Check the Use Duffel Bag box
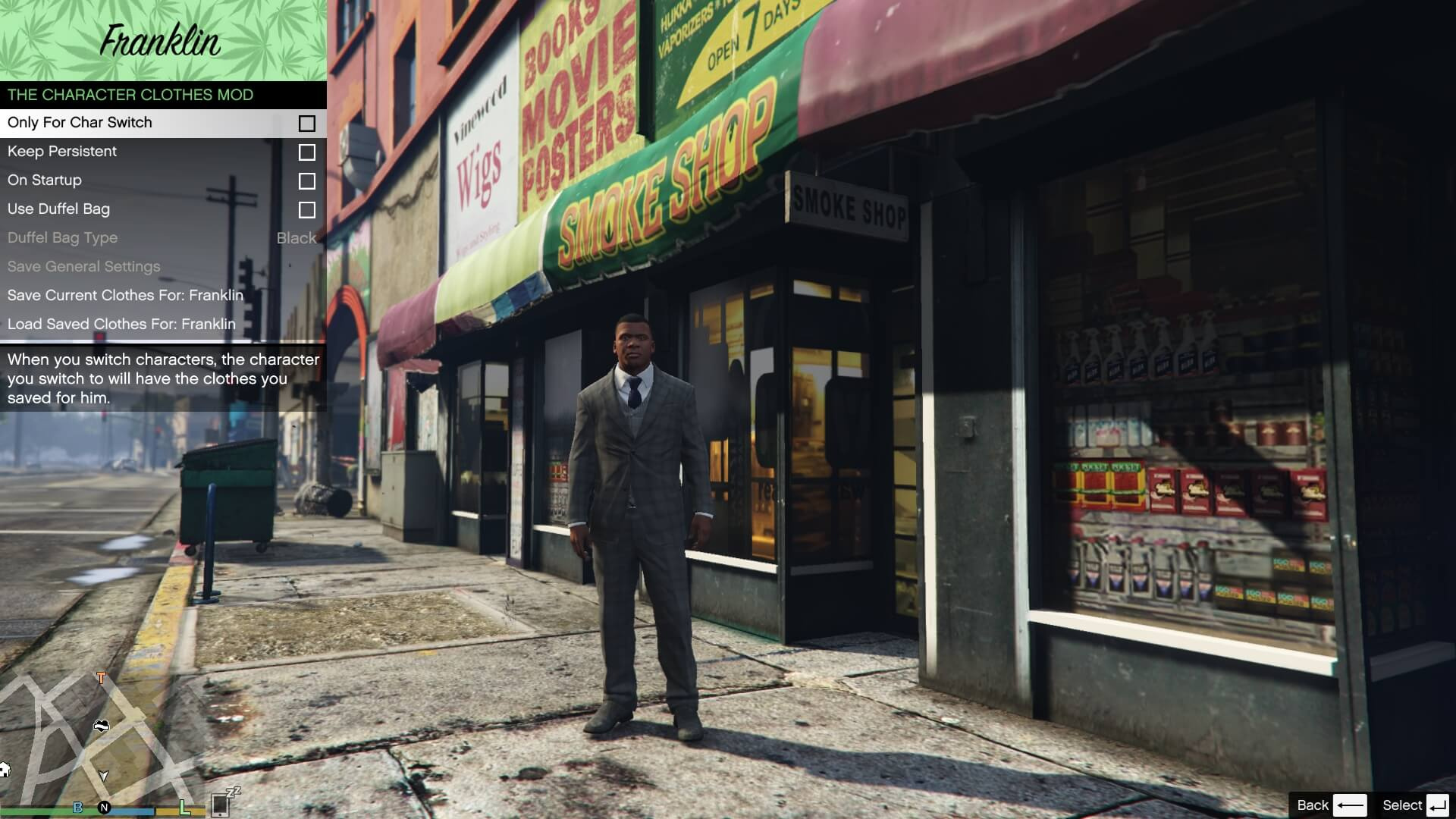The image size is (1456, 819). point(306,210)
